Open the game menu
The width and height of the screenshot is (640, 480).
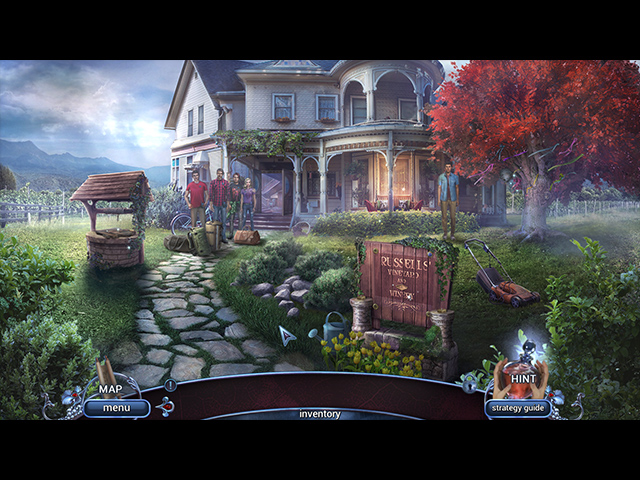click(x=116, y=408)
